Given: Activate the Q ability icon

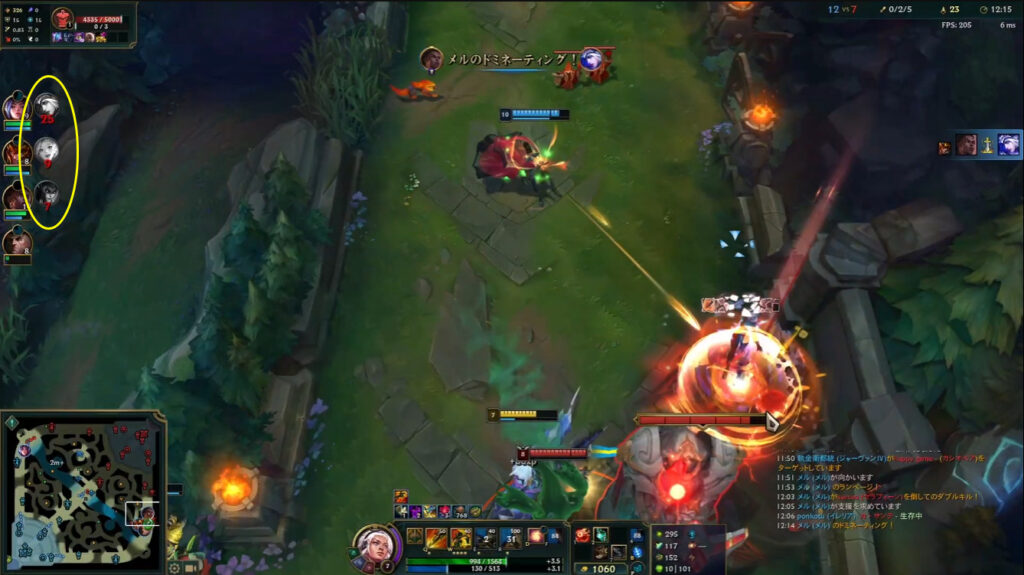Looking at the screenshot, I should pyautogui.click(x=436, y=538).
